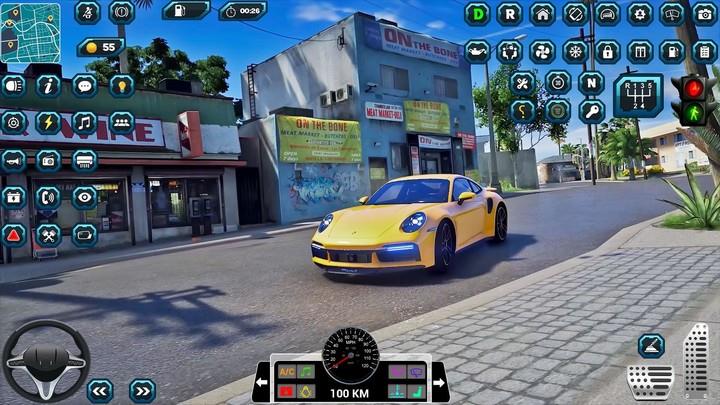720x405 pixels.
Task: Go to the home screen icon
Action: [x=543, y=15]
